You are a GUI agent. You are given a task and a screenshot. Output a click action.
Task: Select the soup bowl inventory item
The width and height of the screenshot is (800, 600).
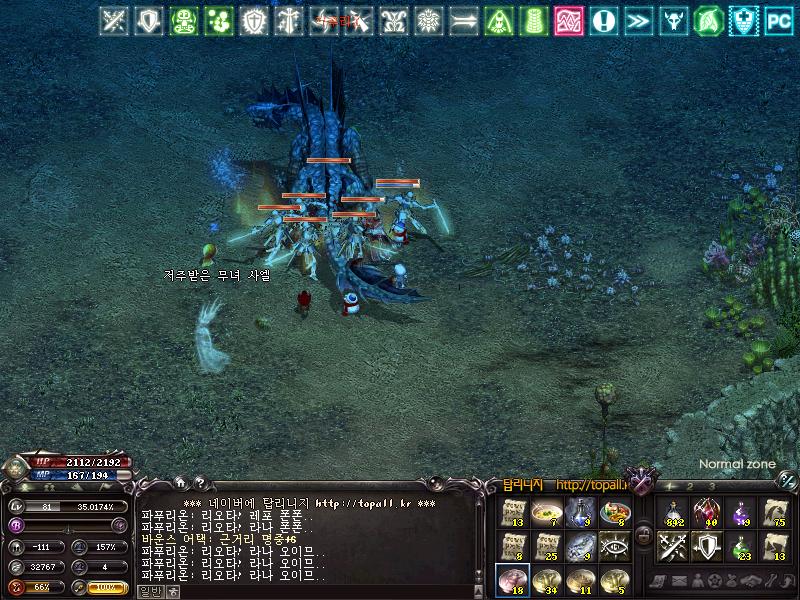click(x=546, y=513)
